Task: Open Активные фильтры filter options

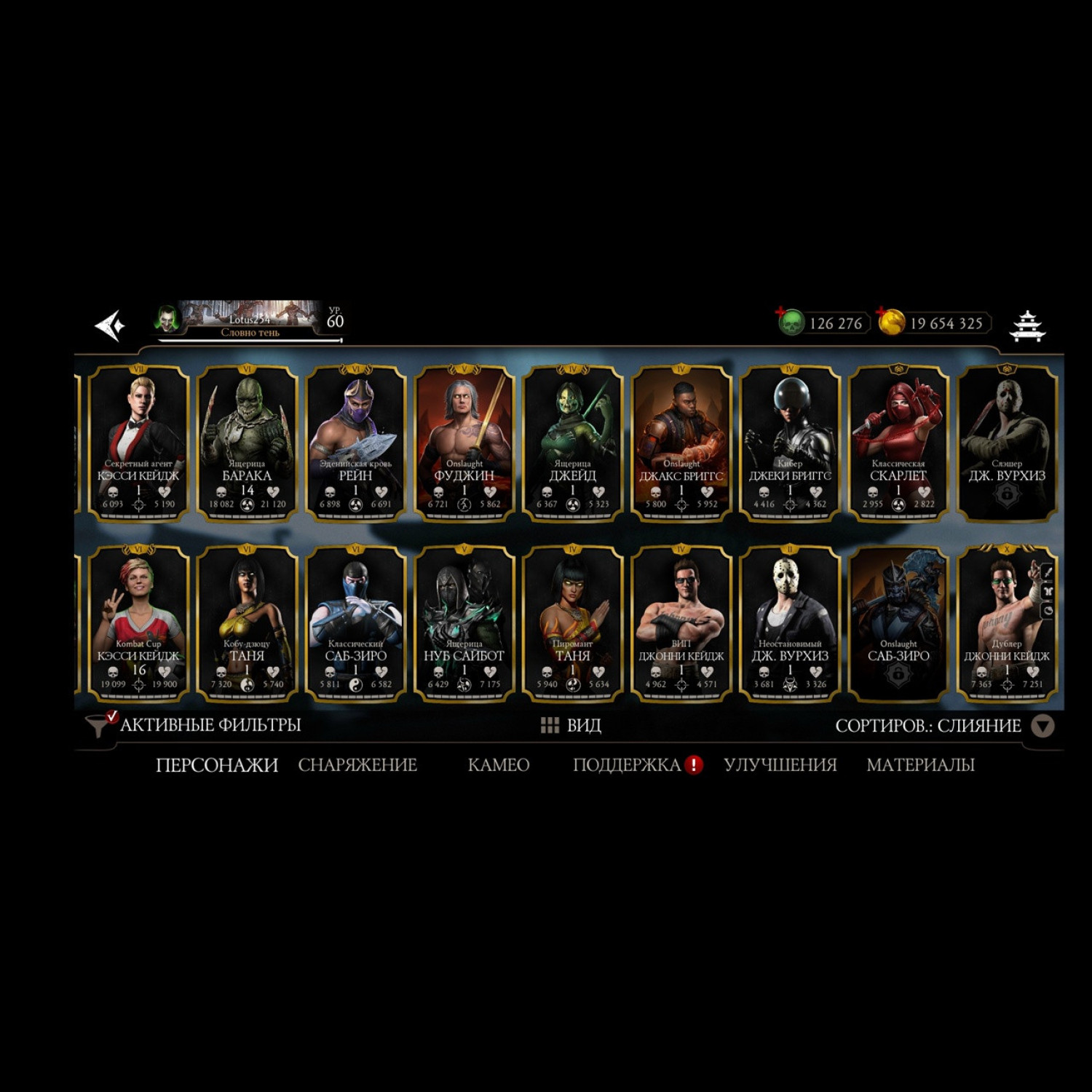Action: point(195,725)
